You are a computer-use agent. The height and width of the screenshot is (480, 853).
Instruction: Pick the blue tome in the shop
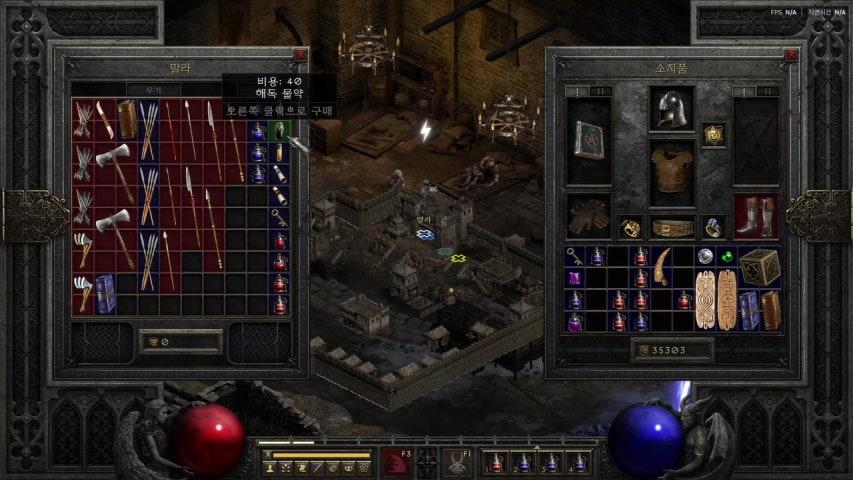(105, 293)
